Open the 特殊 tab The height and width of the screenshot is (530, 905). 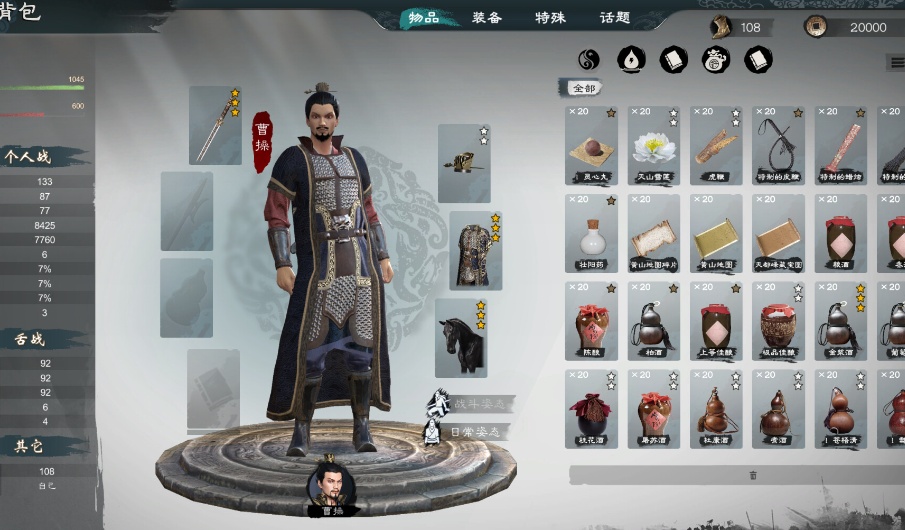[551, 18]
